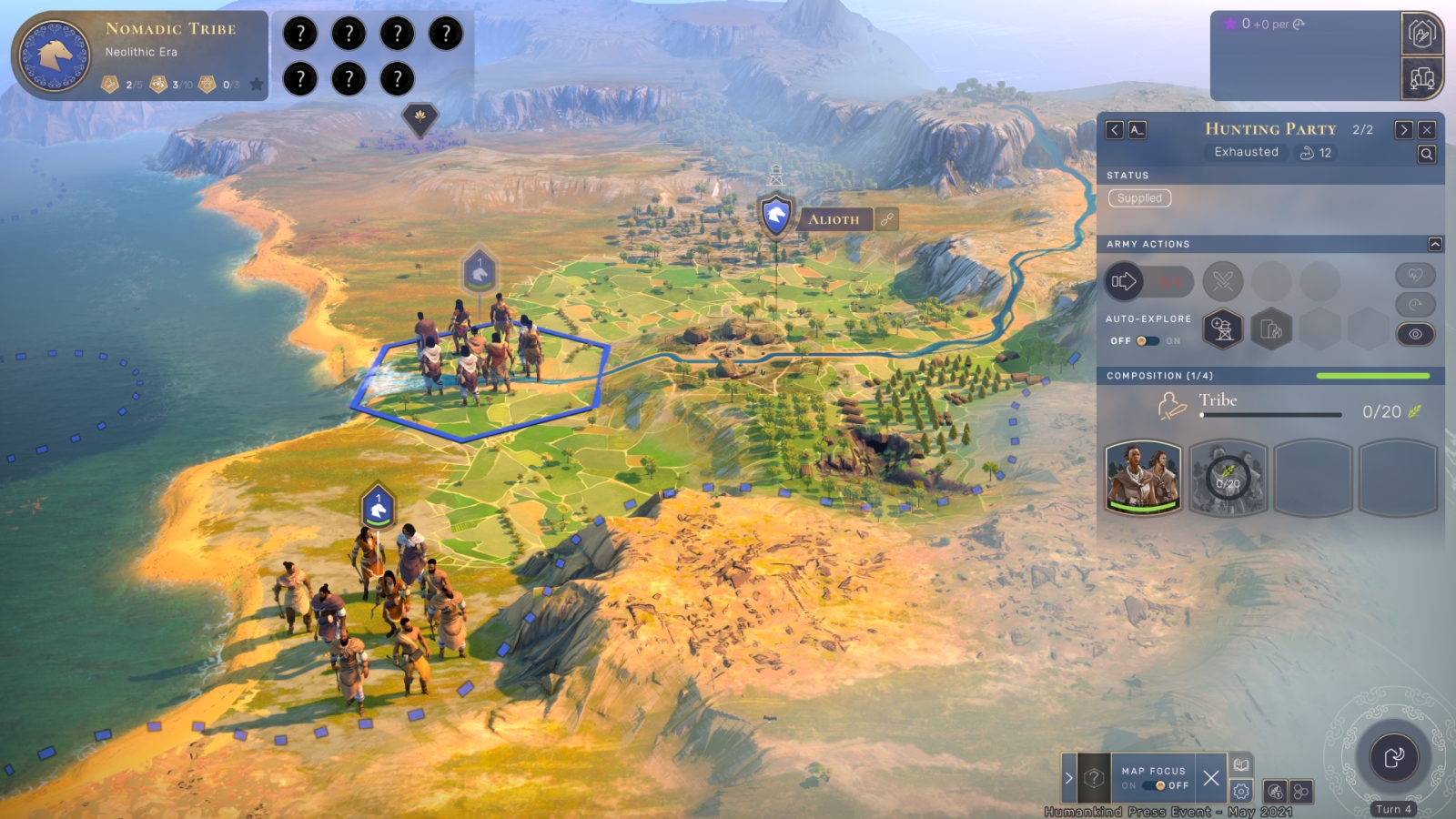Image resolution: width=1456 pixels, height=819 pixels.
Task: Close the Hunting Party panel
Action: [x=1427, y=130]
